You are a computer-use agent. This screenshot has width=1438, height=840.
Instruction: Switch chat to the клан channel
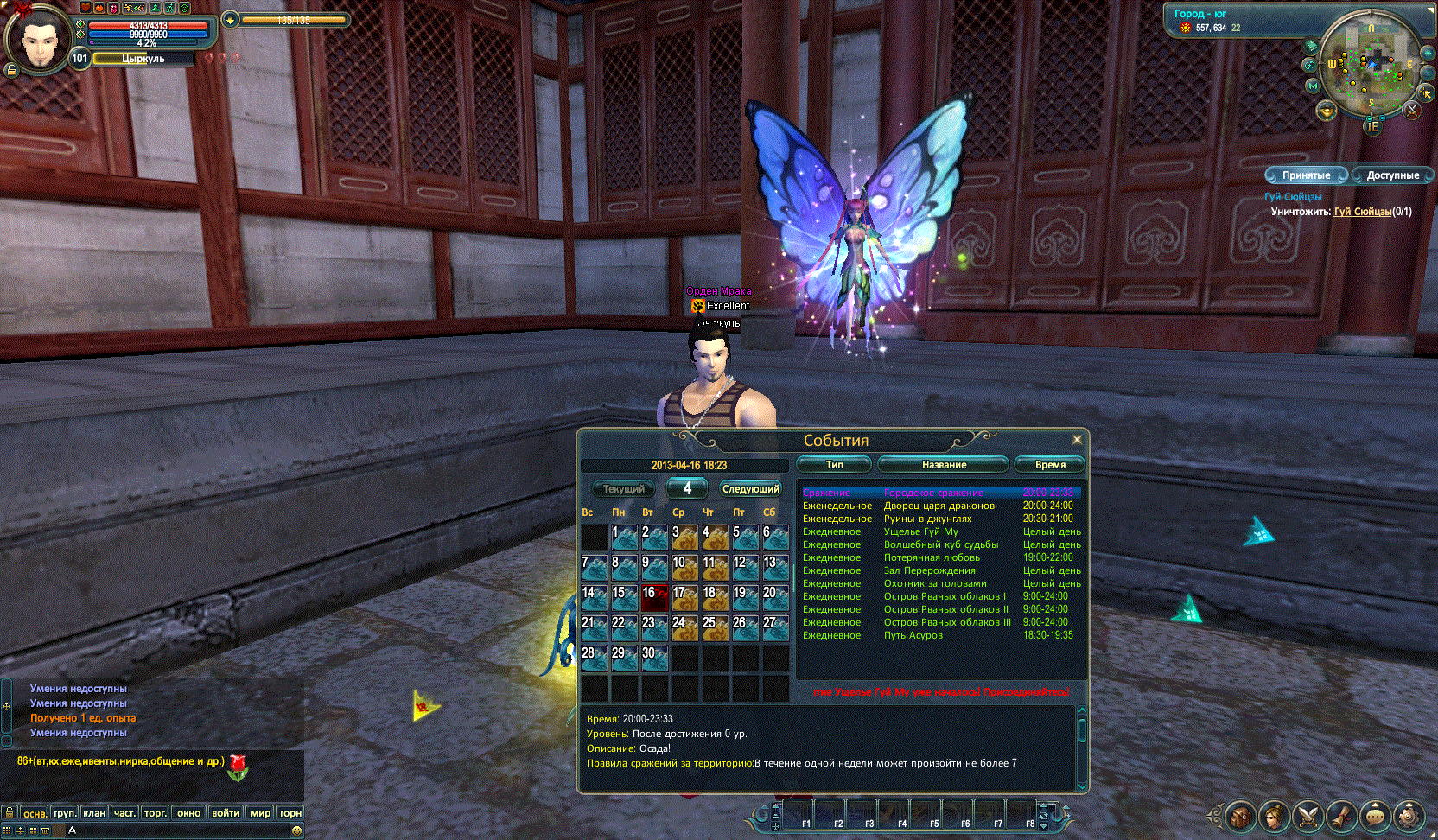pyautogui.click(x=94, y=813)
